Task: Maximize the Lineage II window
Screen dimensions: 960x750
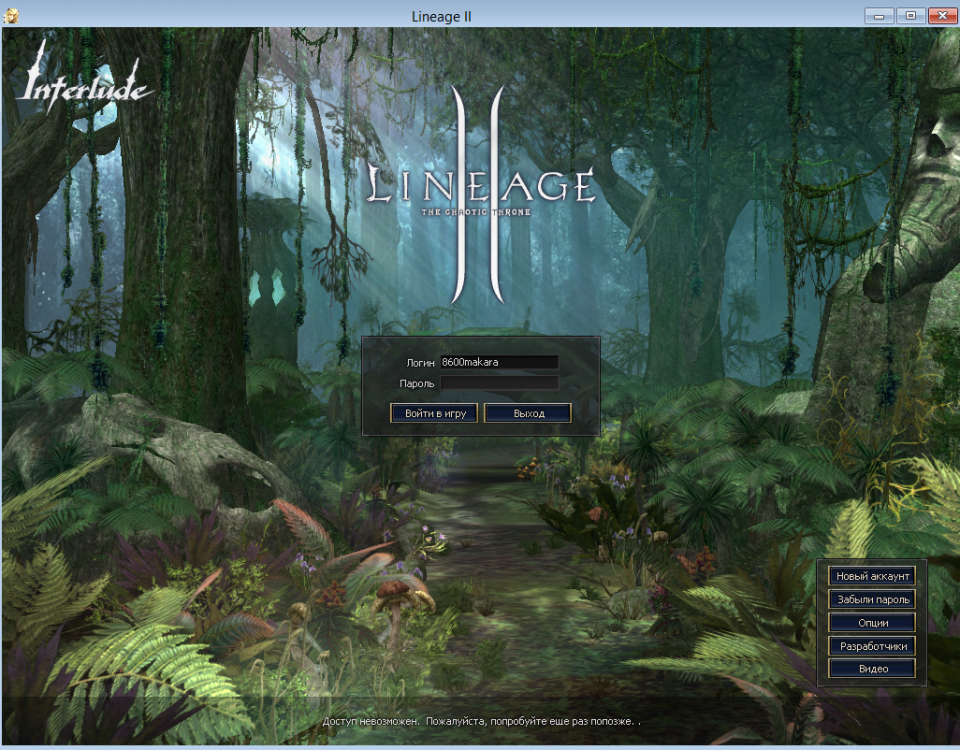Action: [911, 15]
